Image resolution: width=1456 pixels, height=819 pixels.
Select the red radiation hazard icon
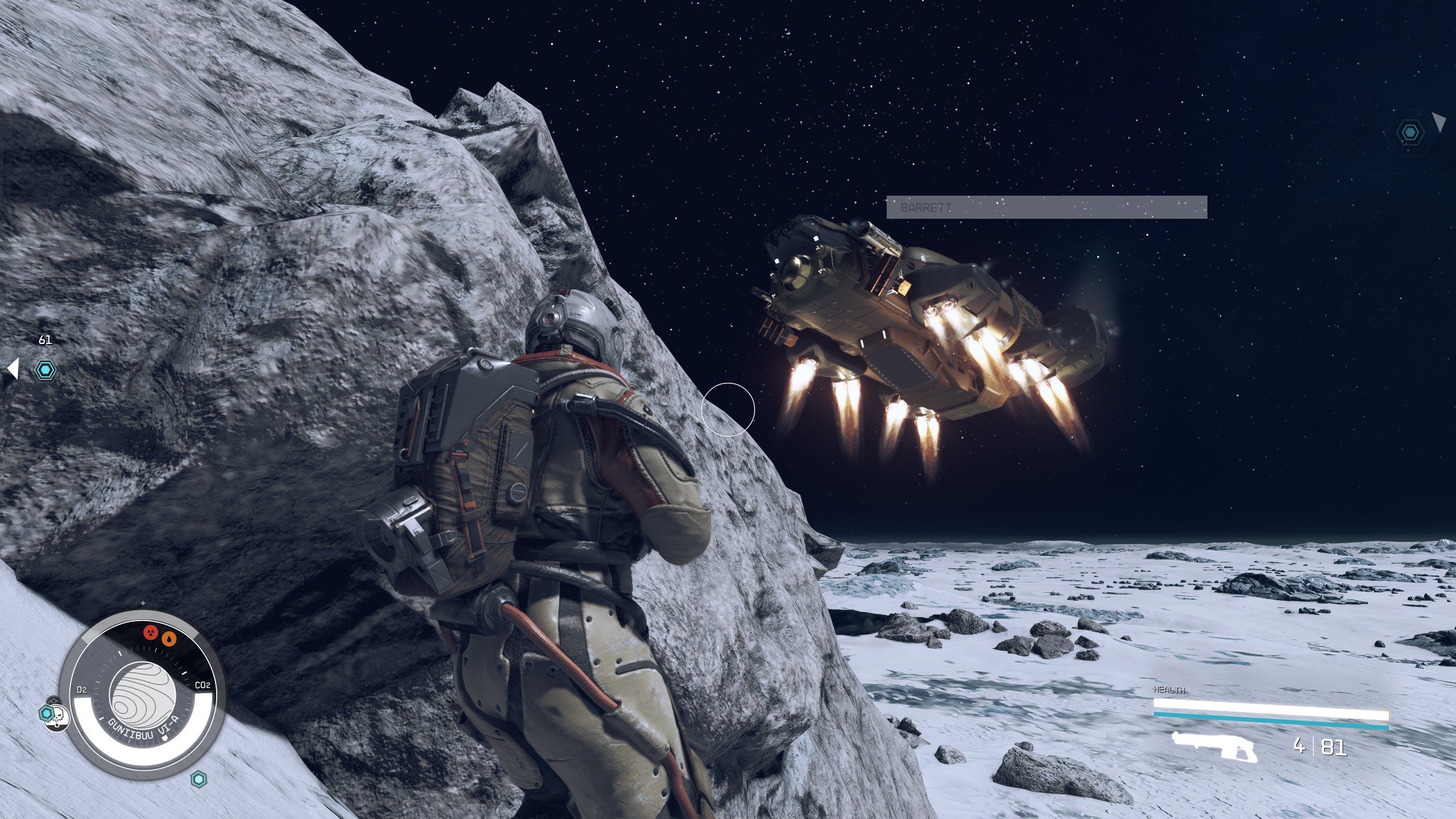click(x=151, y=632)
